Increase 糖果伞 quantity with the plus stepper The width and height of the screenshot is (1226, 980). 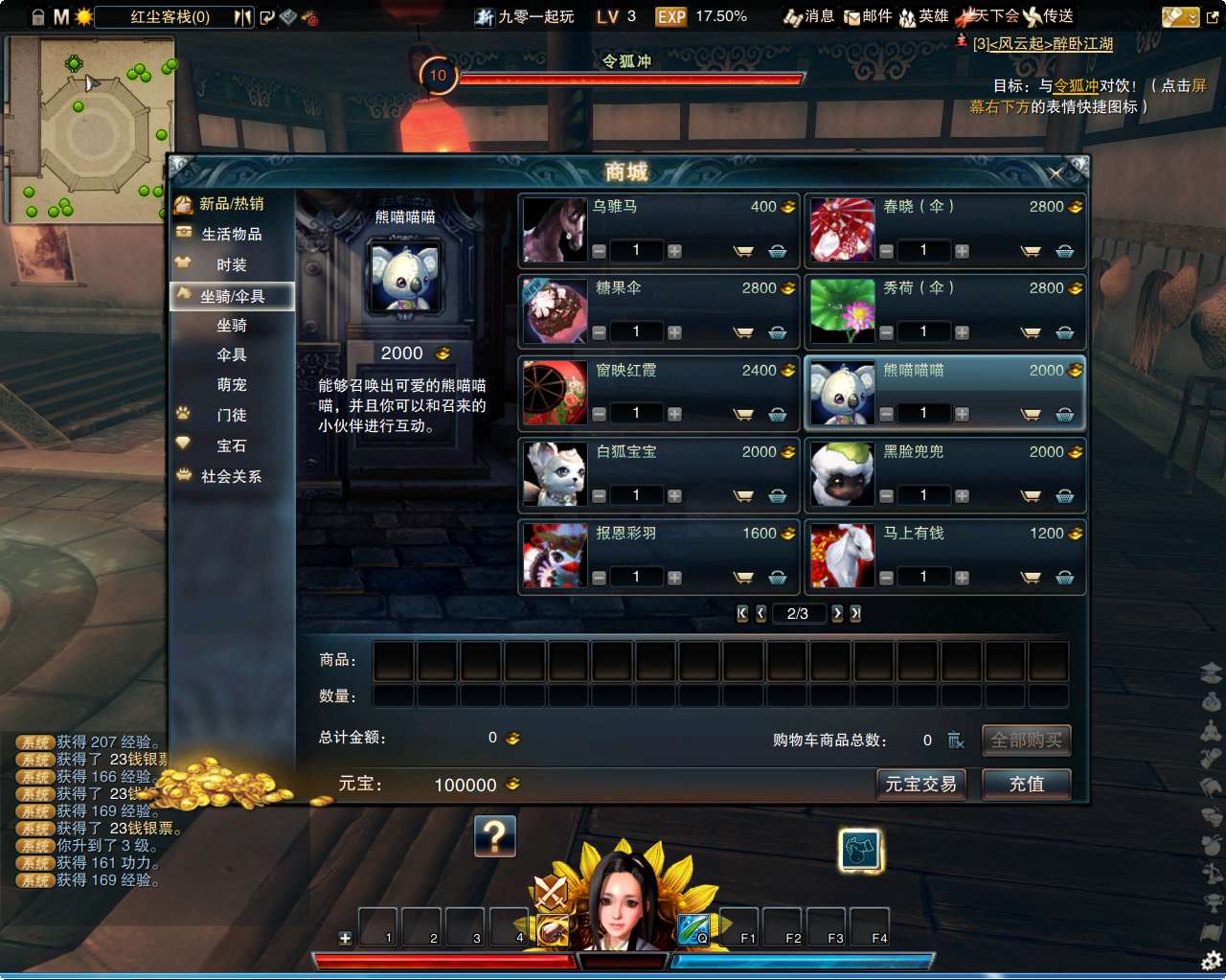pos(673,331)
